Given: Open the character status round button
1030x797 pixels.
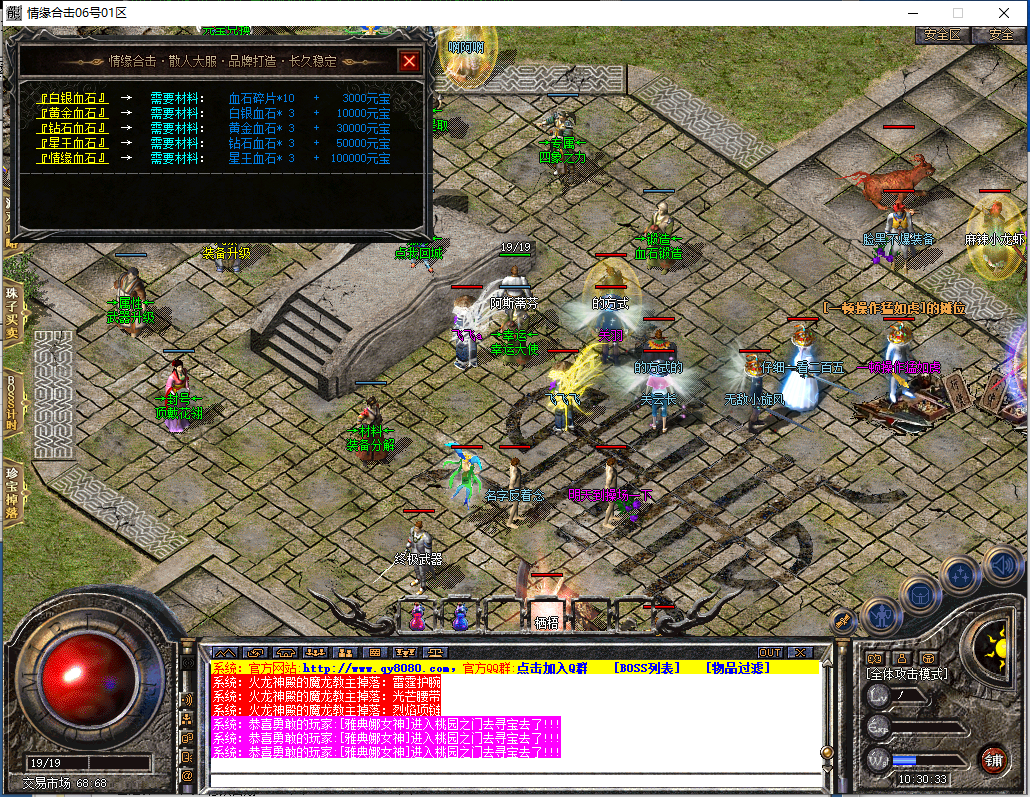Looking at the screenshot, I should coord(880,612).
